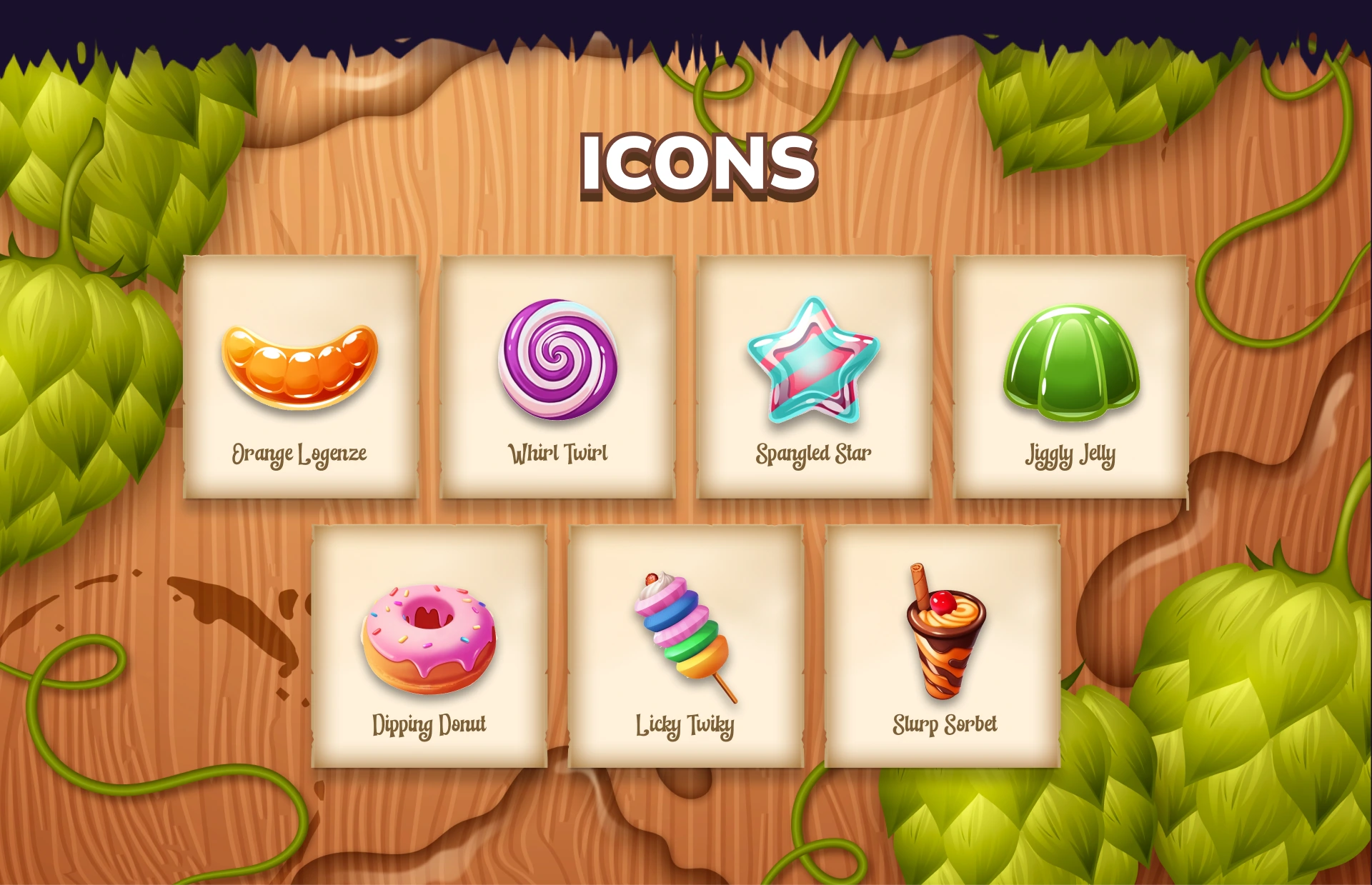Select the Orange Logenze candy card
1372x885 pixels.
pyautogui.click(x=300, y=376)
